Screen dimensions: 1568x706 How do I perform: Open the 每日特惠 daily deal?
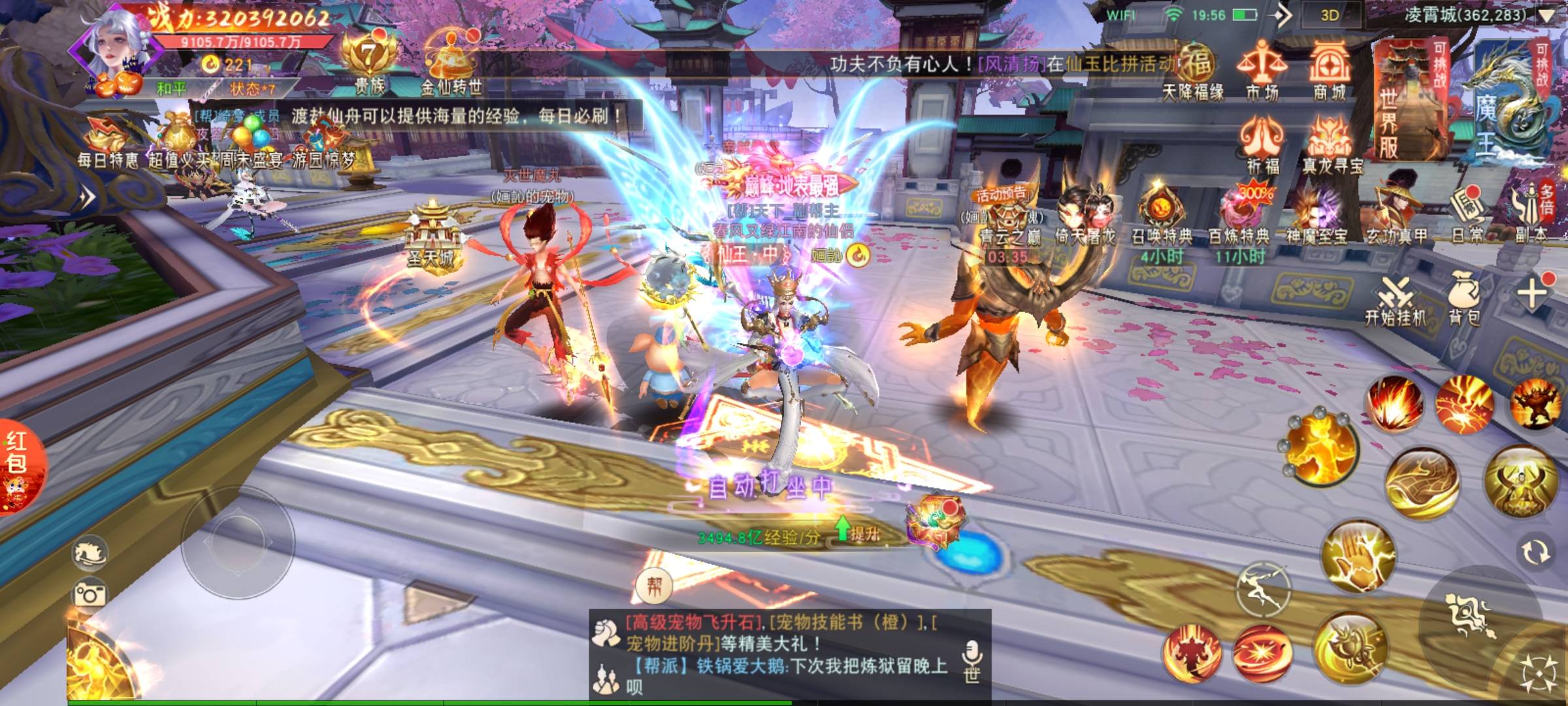[108, 141]
